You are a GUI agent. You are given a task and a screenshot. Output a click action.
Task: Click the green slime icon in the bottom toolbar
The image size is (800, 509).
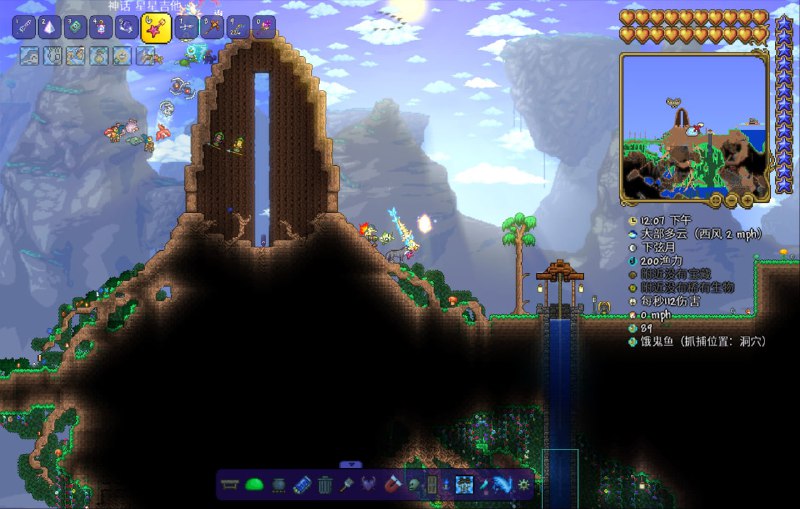pos(254,485)
